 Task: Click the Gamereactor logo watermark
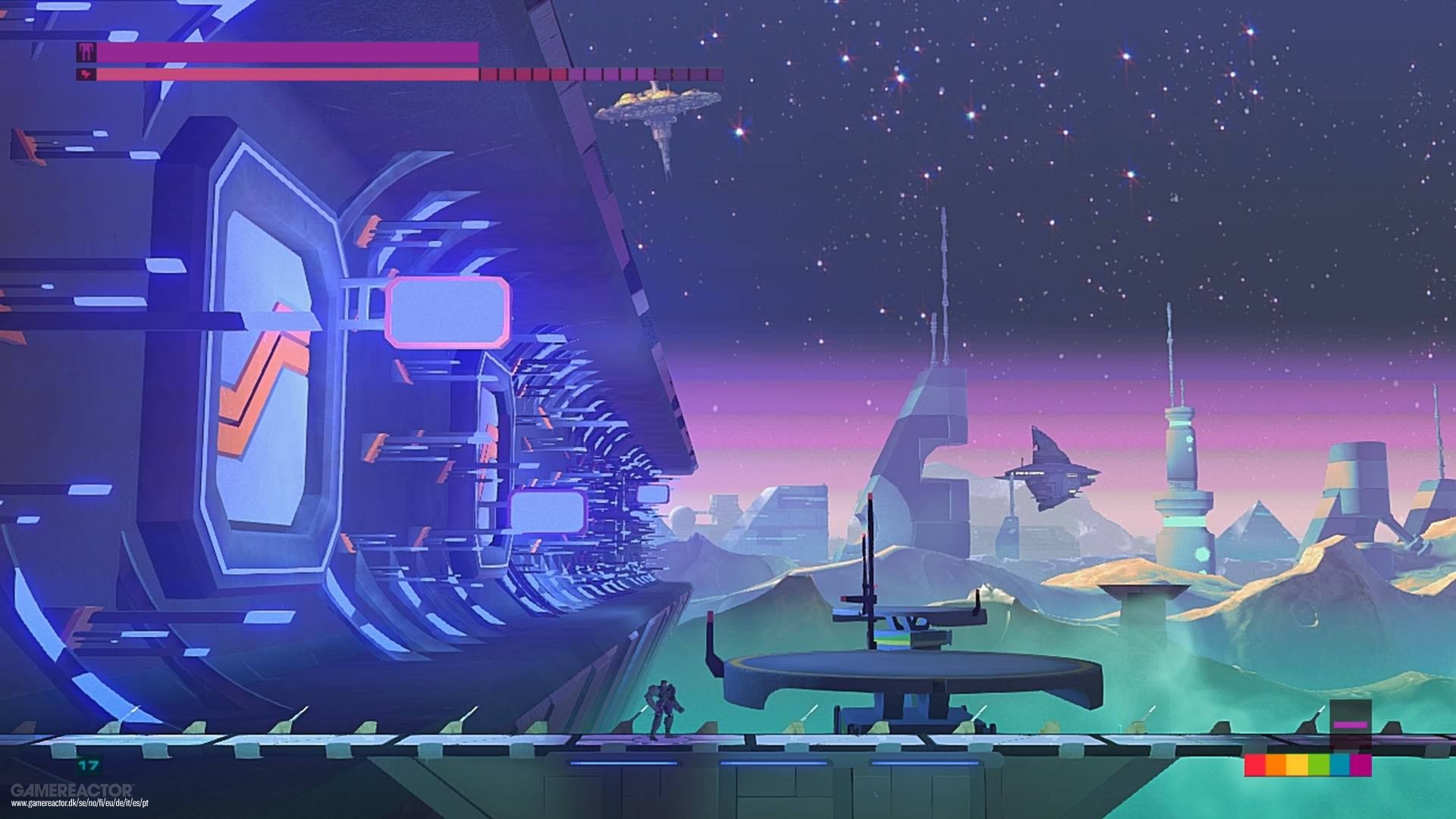coord(72,790)
